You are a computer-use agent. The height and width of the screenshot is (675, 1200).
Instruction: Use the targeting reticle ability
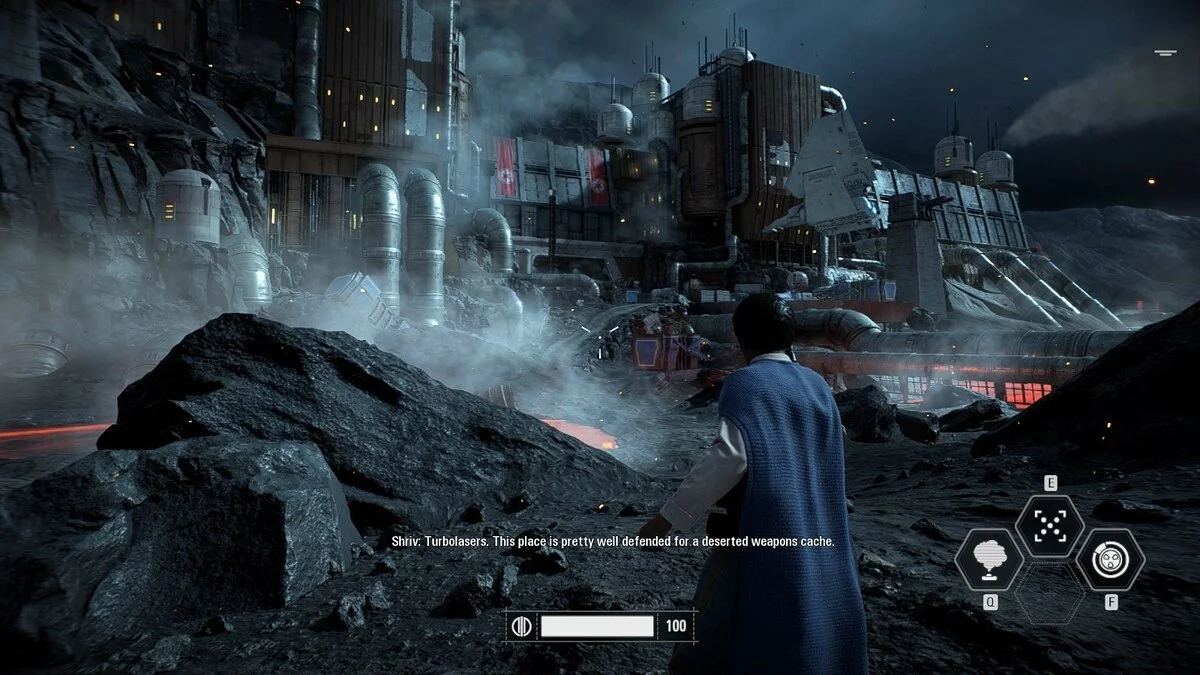[x=1049, y=526]
